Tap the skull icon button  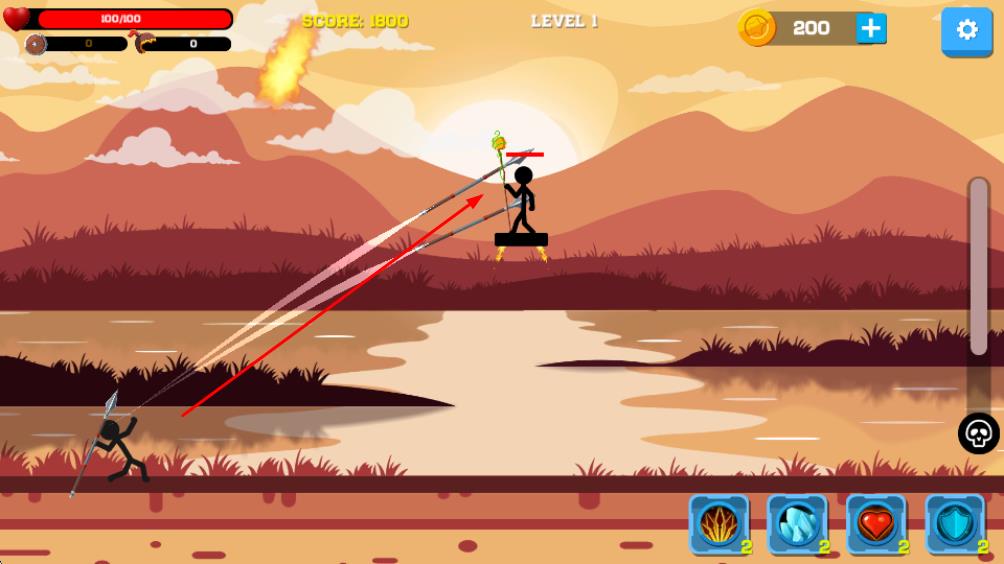point(978,434)
